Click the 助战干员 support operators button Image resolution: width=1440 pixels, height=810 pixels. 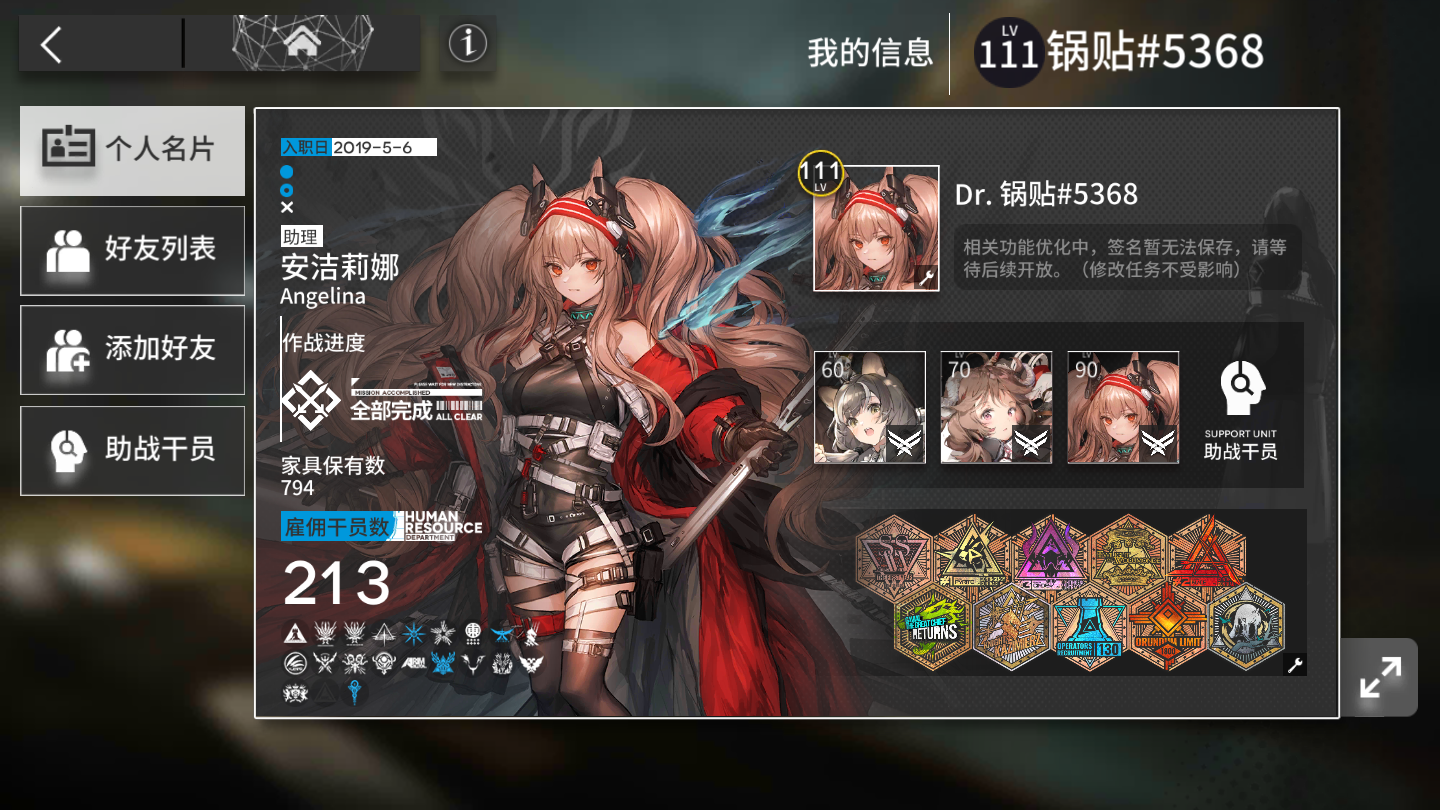coord(132,450)
